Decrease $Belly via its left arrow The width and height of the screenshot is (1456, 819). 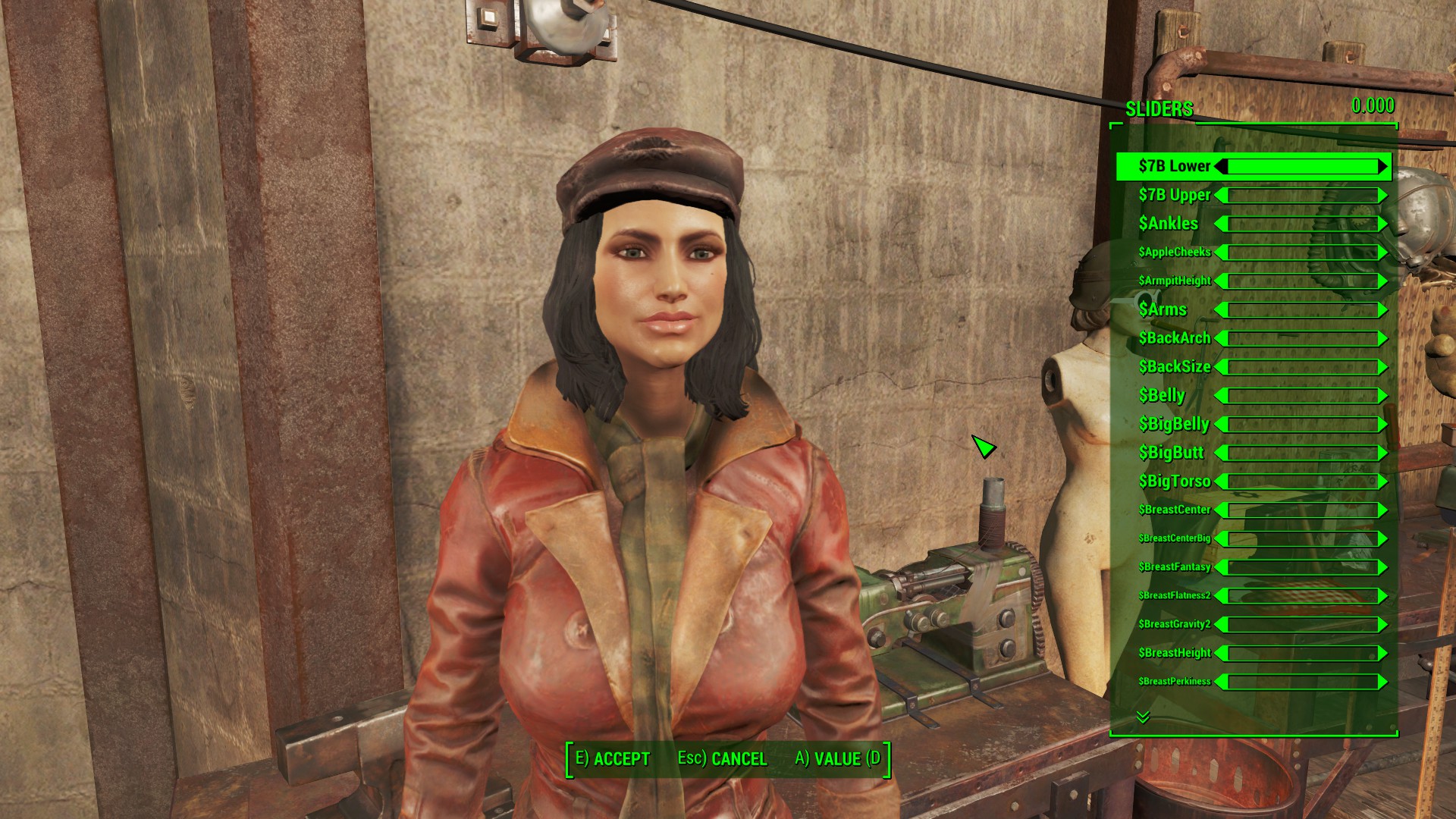coord(1221,395)
